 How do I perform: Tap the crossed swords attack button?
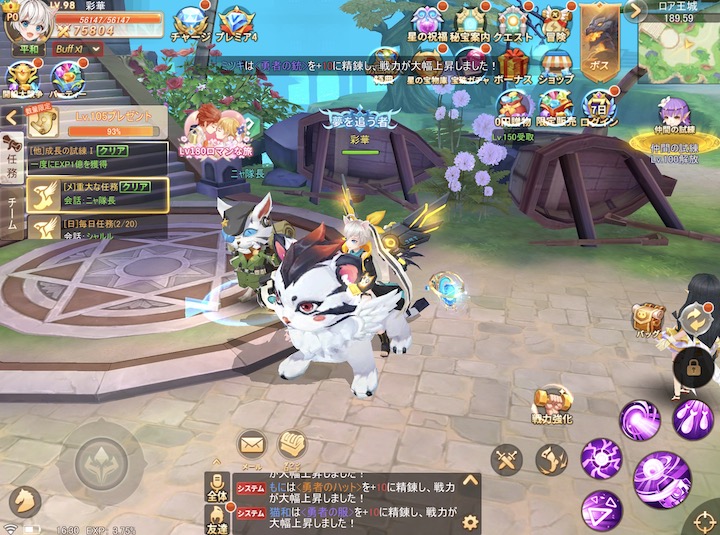(x=507, y=460)
